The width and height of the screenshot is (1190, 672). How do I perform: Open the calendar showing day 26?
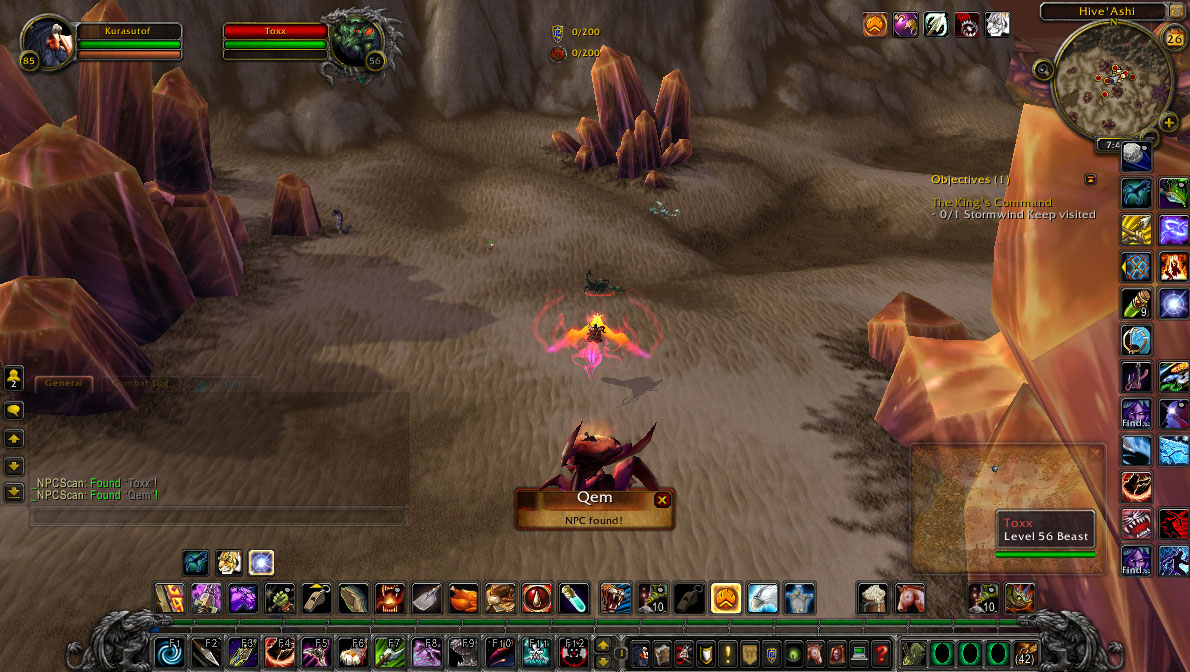1174,39
